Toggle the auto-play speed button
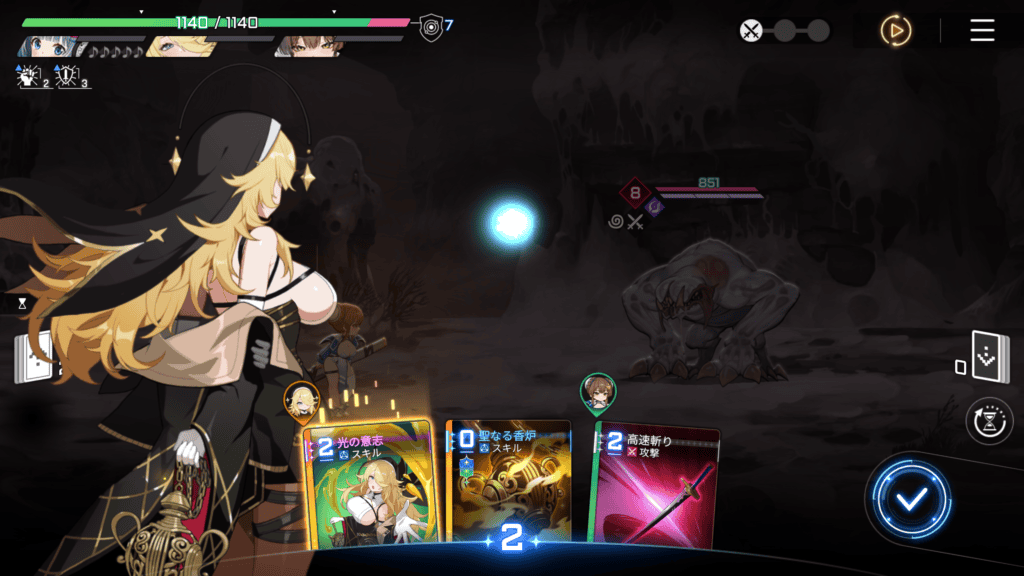 [x=895, y=31]
